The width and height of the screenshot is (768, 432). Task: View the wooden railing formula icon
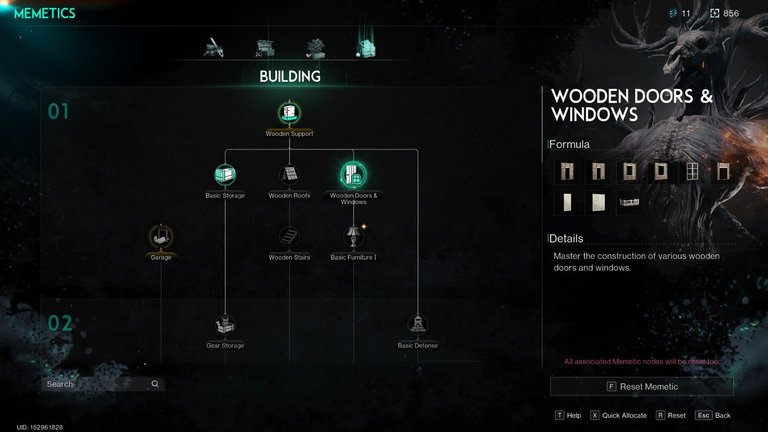[629, 202]
